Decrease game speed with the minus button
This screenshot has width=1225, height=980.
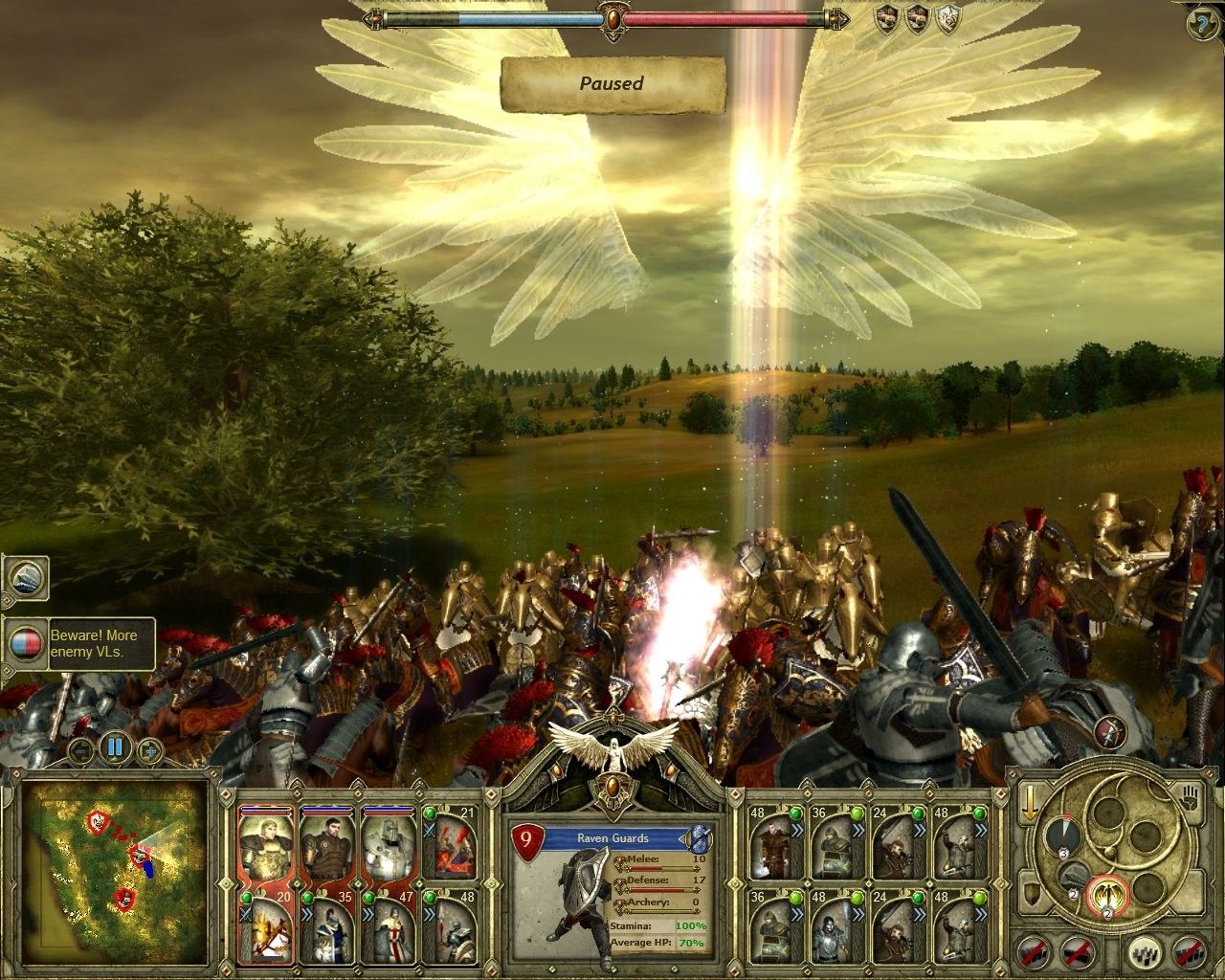point(82,749)
